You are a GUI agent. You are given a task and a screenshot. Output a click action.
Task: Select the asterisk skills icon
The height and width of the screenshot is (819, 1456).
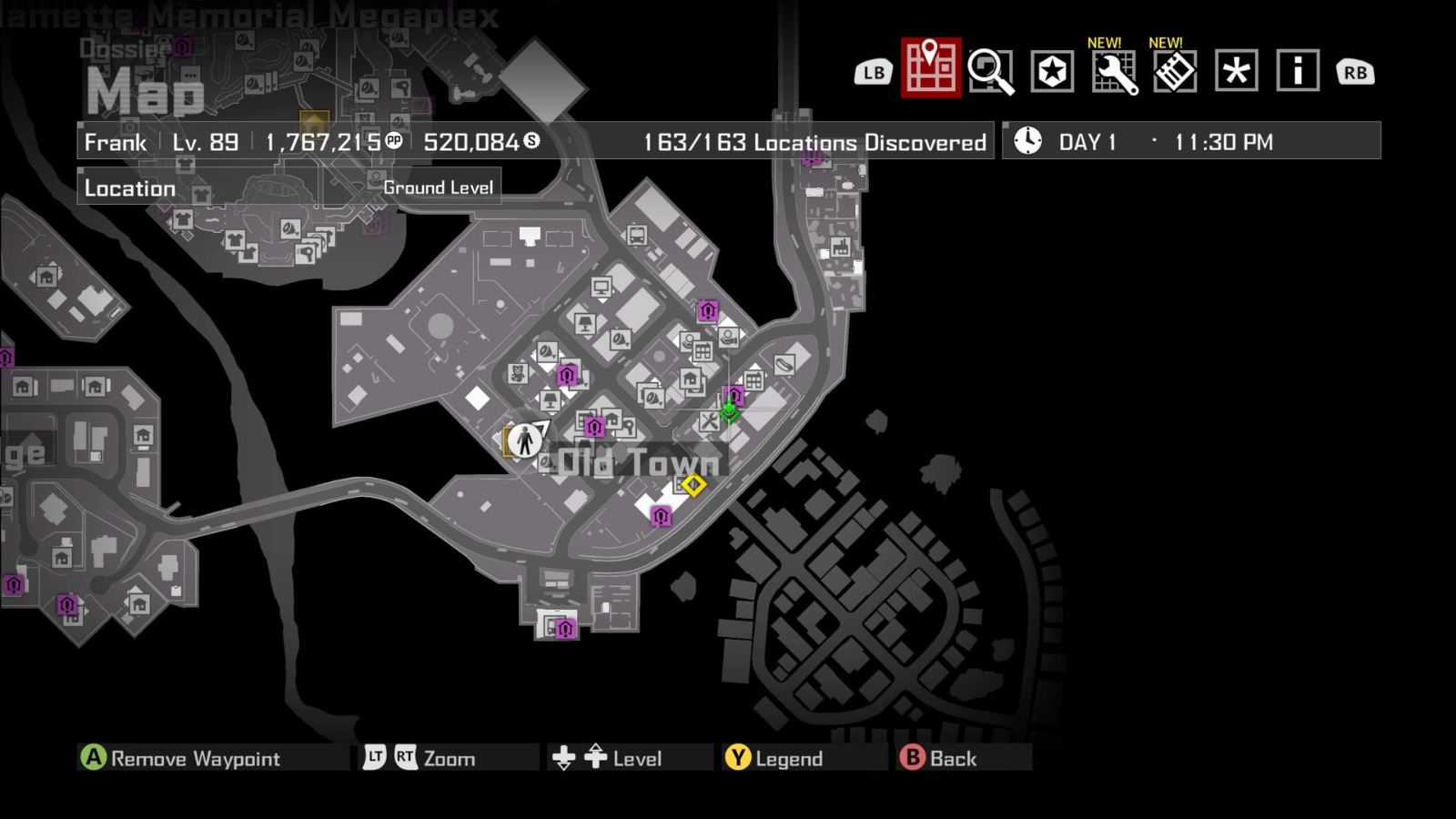[x=1235, y=71]
